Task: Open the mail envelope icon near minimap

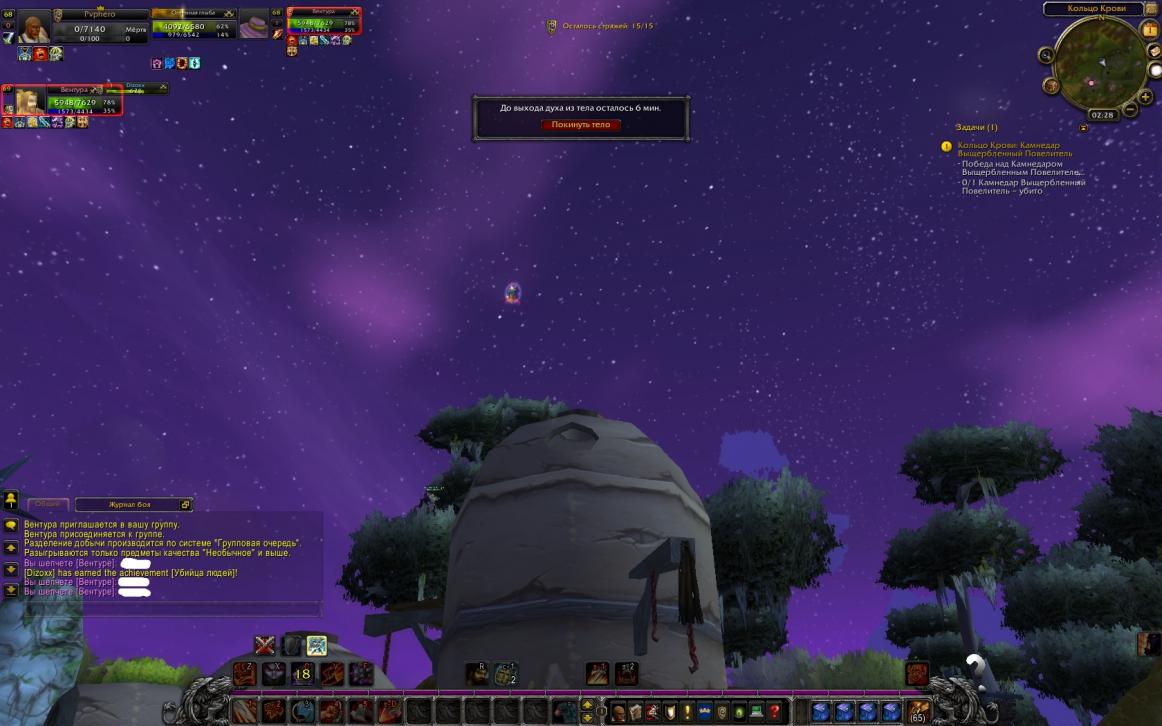Action: [1155, 51]
